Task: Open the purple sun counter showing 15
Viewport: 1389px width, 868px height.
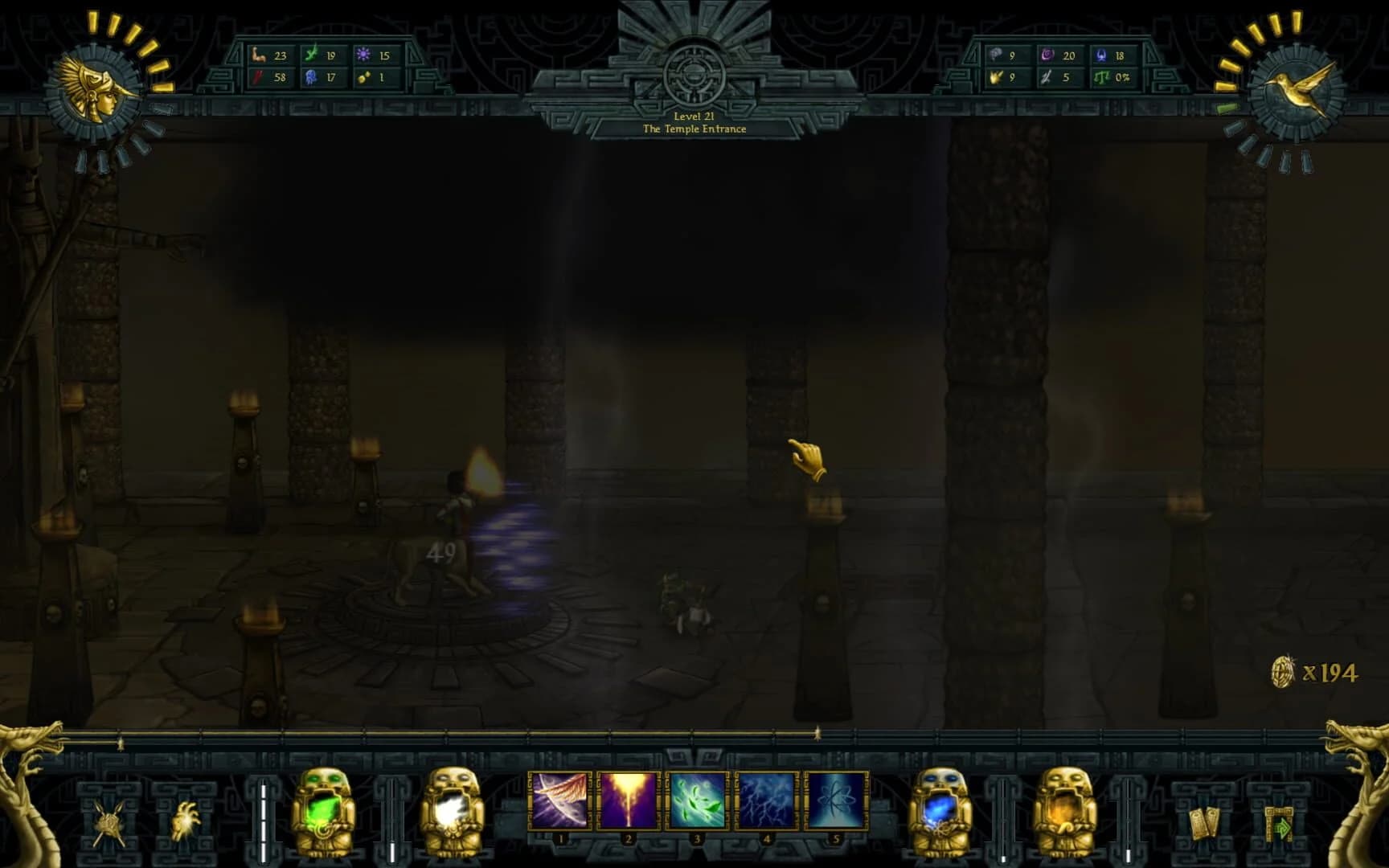Action: pyautogui.click(x=374, y=54)
